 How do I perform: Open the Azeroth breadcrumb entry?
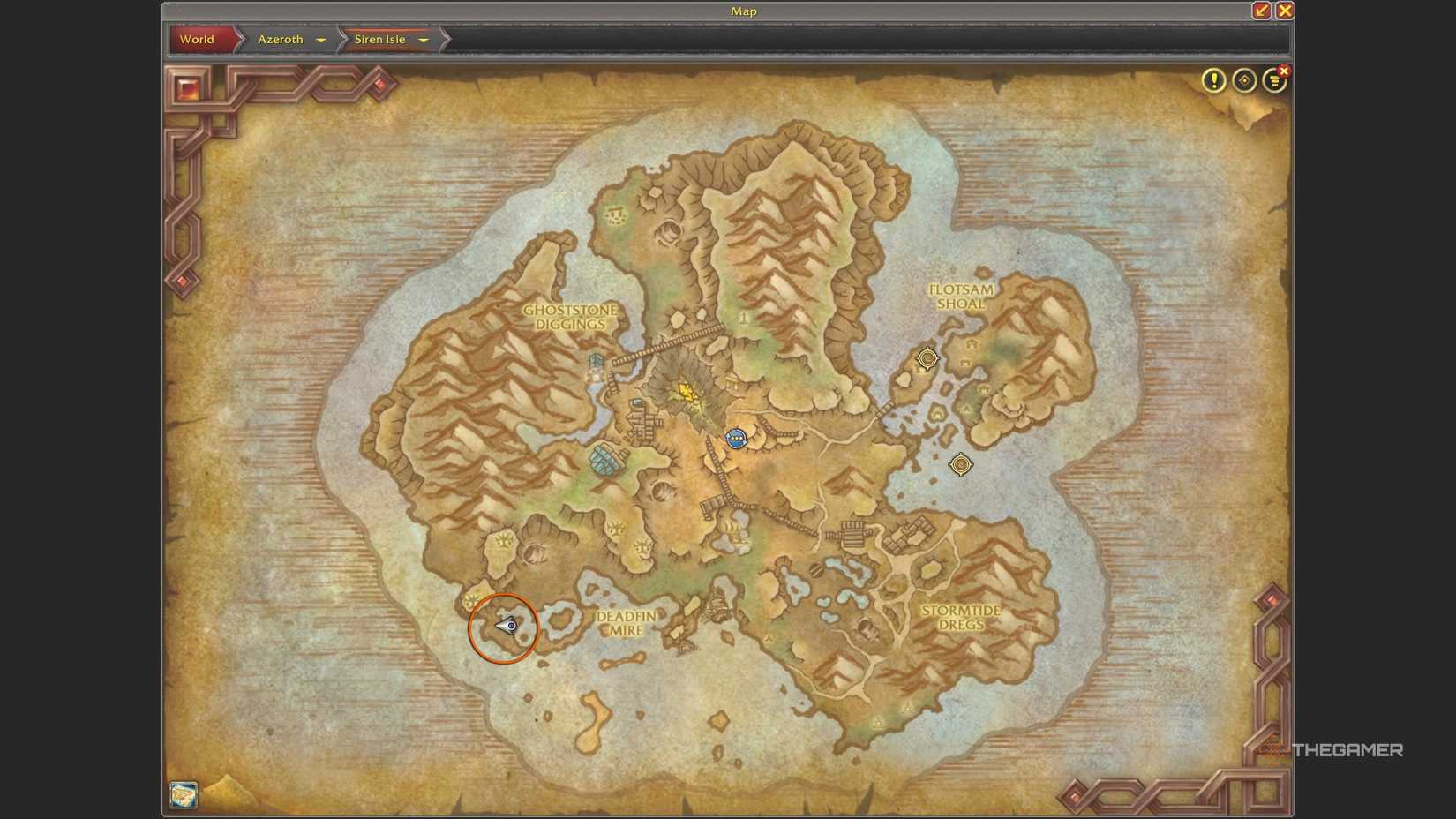tap(280, 40)
